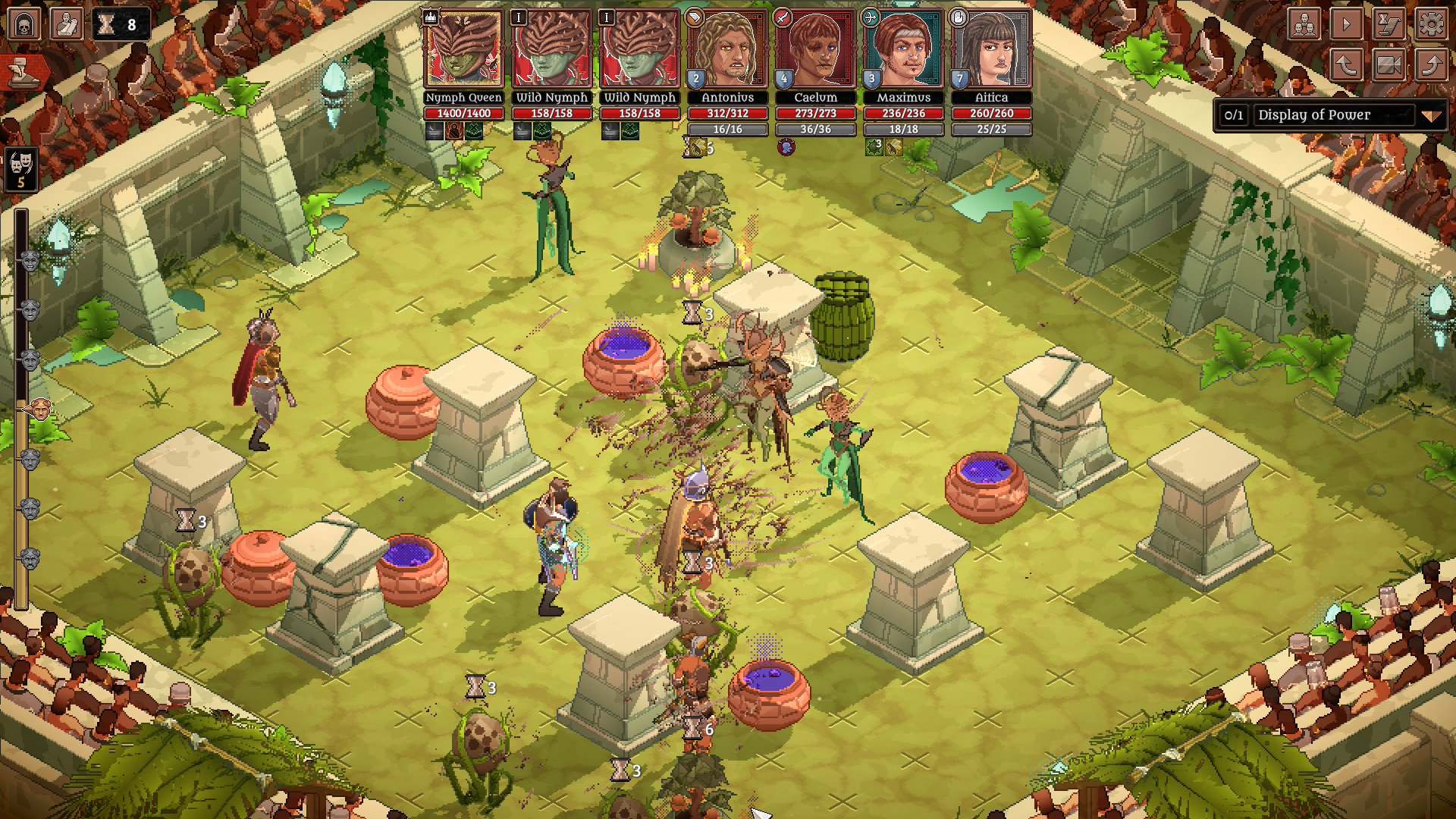Select Antonius's portrait

click(x=727, y=49)
